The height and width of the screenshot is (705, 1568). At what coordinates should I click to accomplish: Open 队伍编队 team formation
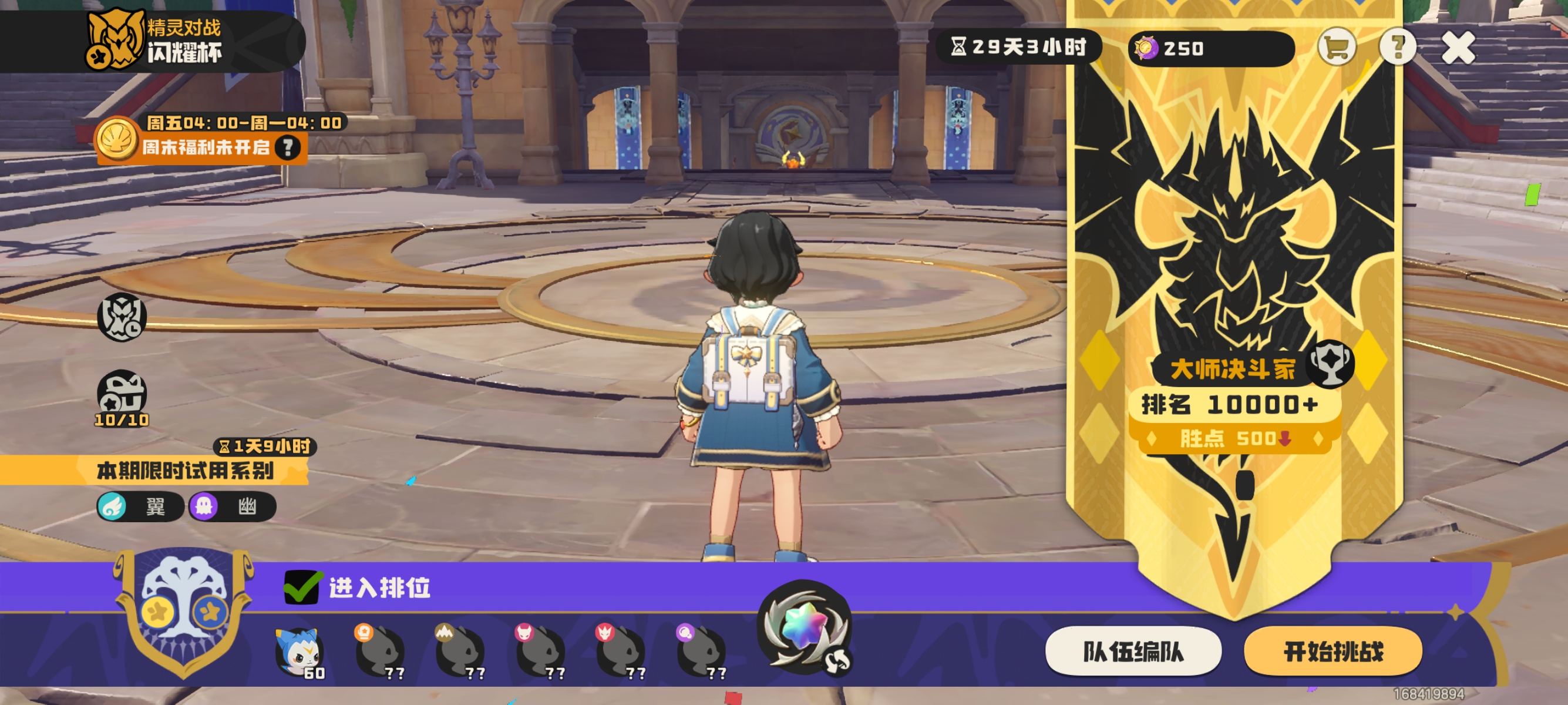1133,652
